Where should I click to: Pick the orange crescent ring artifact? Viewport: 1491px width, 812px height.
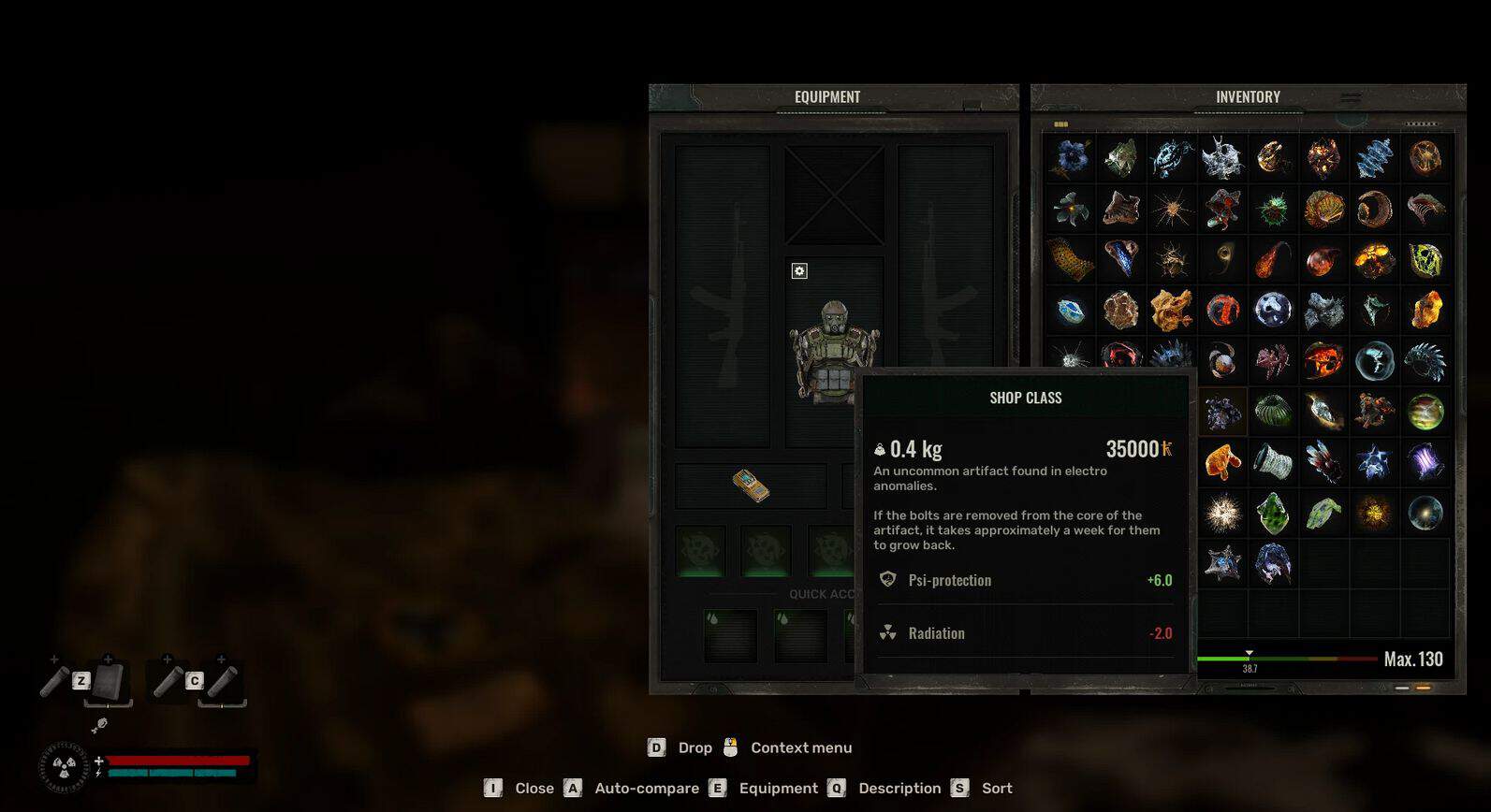pyautogui.click(x=1374, y=209)
